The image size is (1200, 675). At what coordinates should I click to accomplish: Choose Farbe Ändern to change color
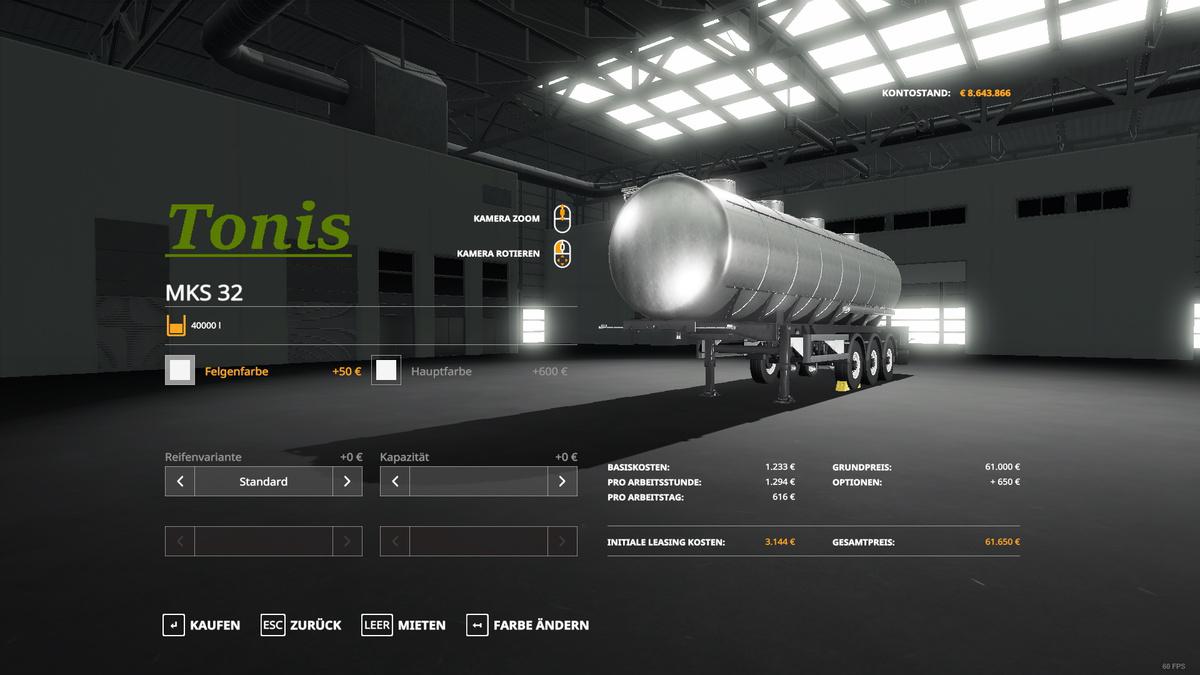click(527, 625)
